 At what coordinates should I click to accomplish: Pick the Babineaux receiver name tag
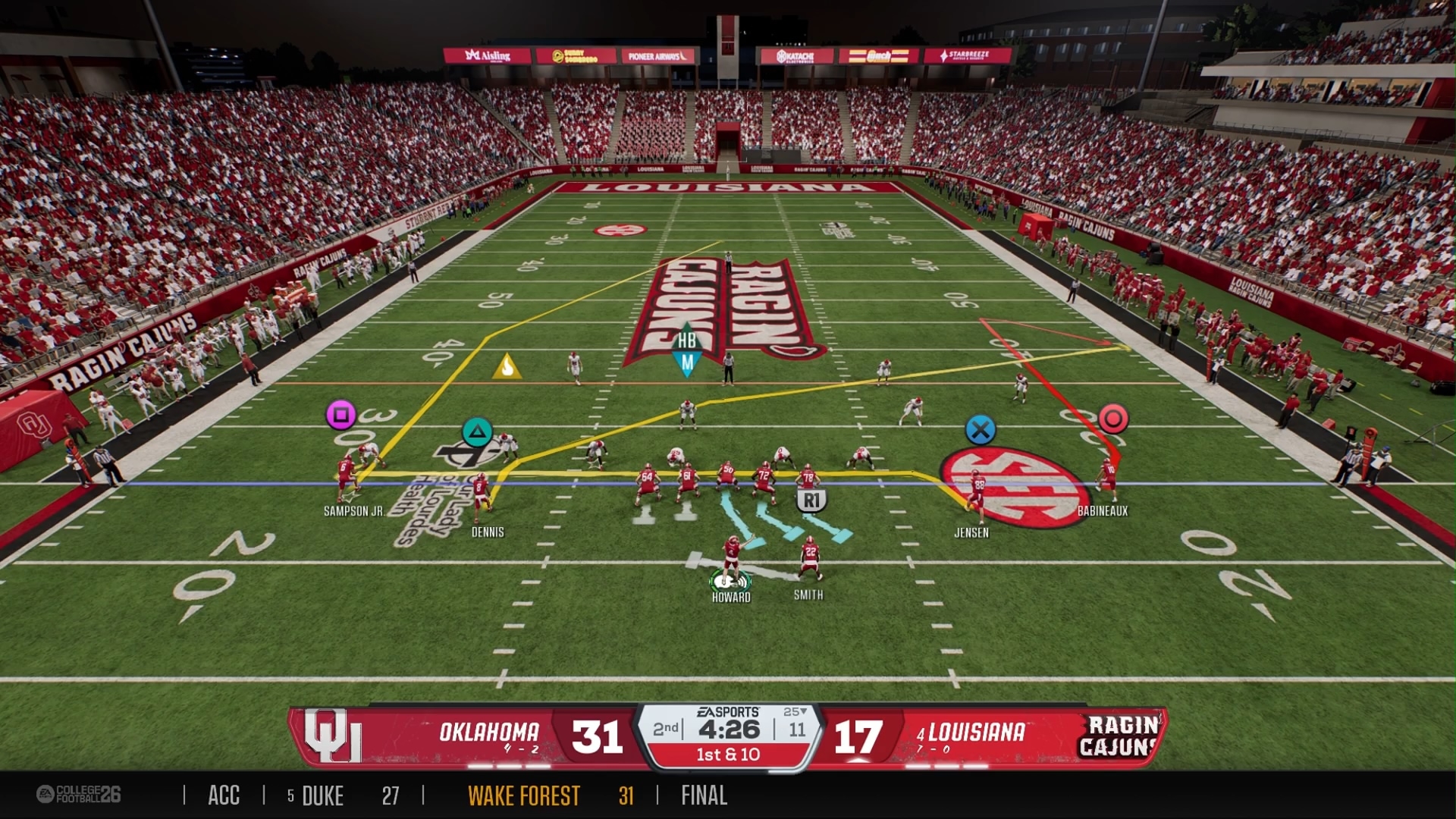click(x=1102, y=511)
